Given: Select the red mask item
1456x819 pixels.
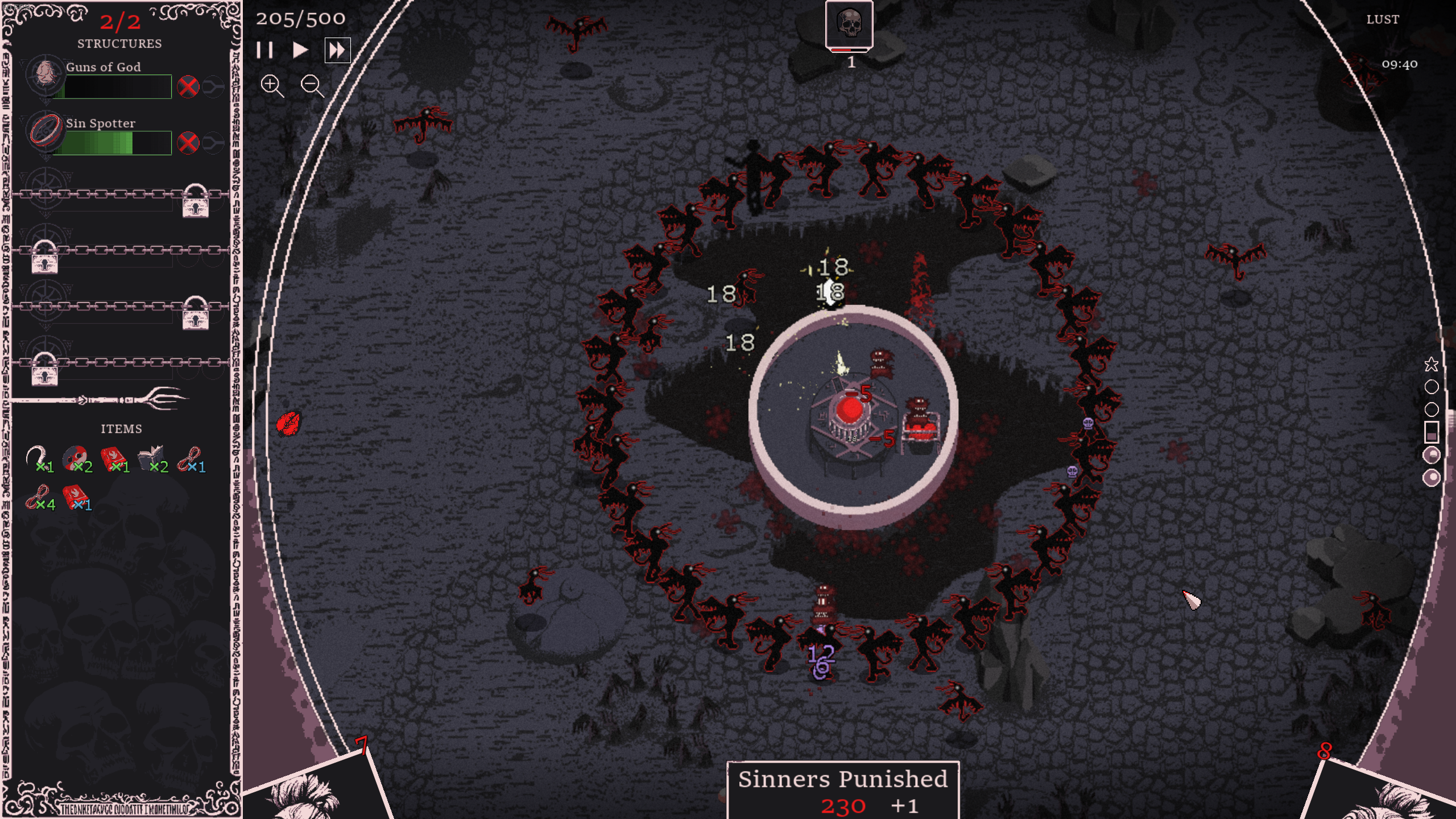Looking at the screenshot, I should (76, 458).
